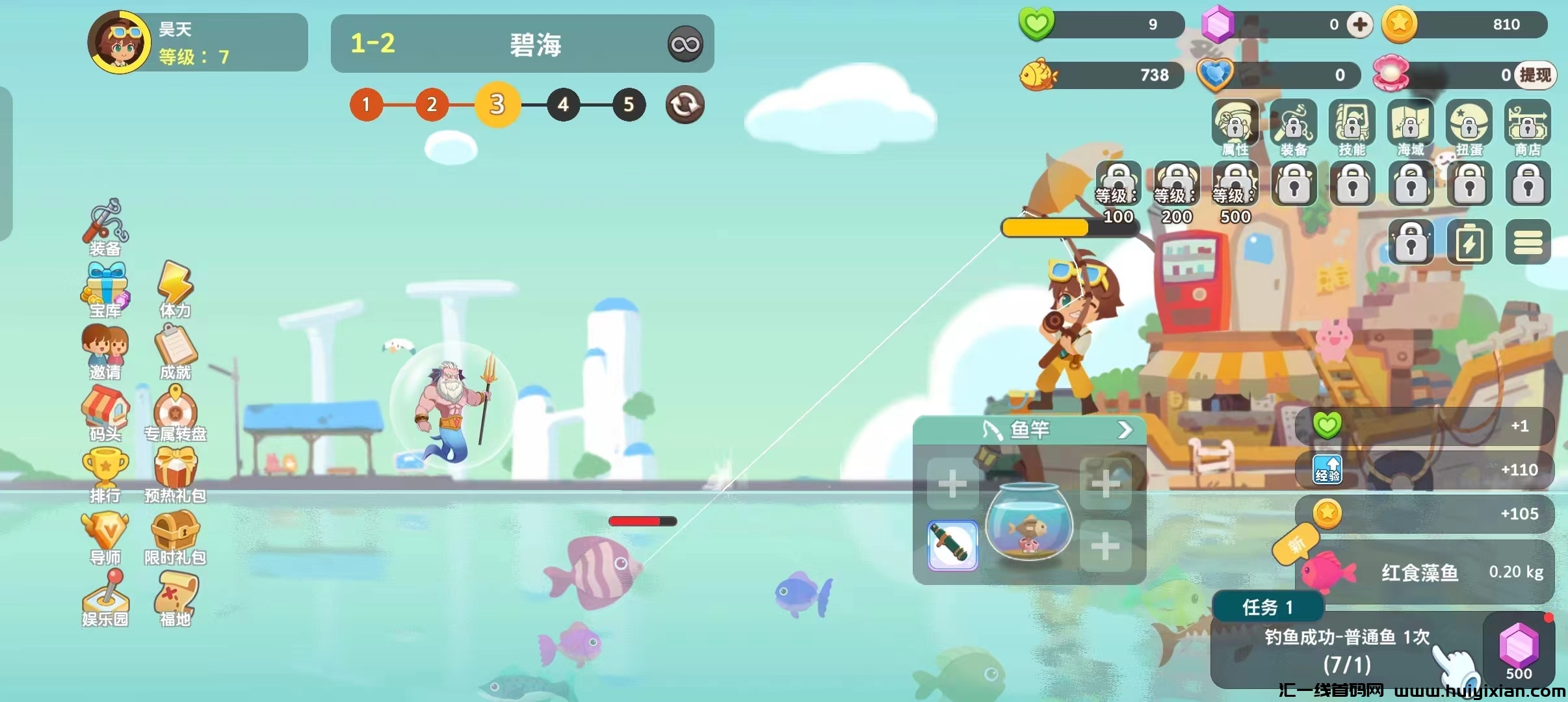1568x702 pixels.
Task: Add gems with the plus button
Action: [x=1359, y=25]
